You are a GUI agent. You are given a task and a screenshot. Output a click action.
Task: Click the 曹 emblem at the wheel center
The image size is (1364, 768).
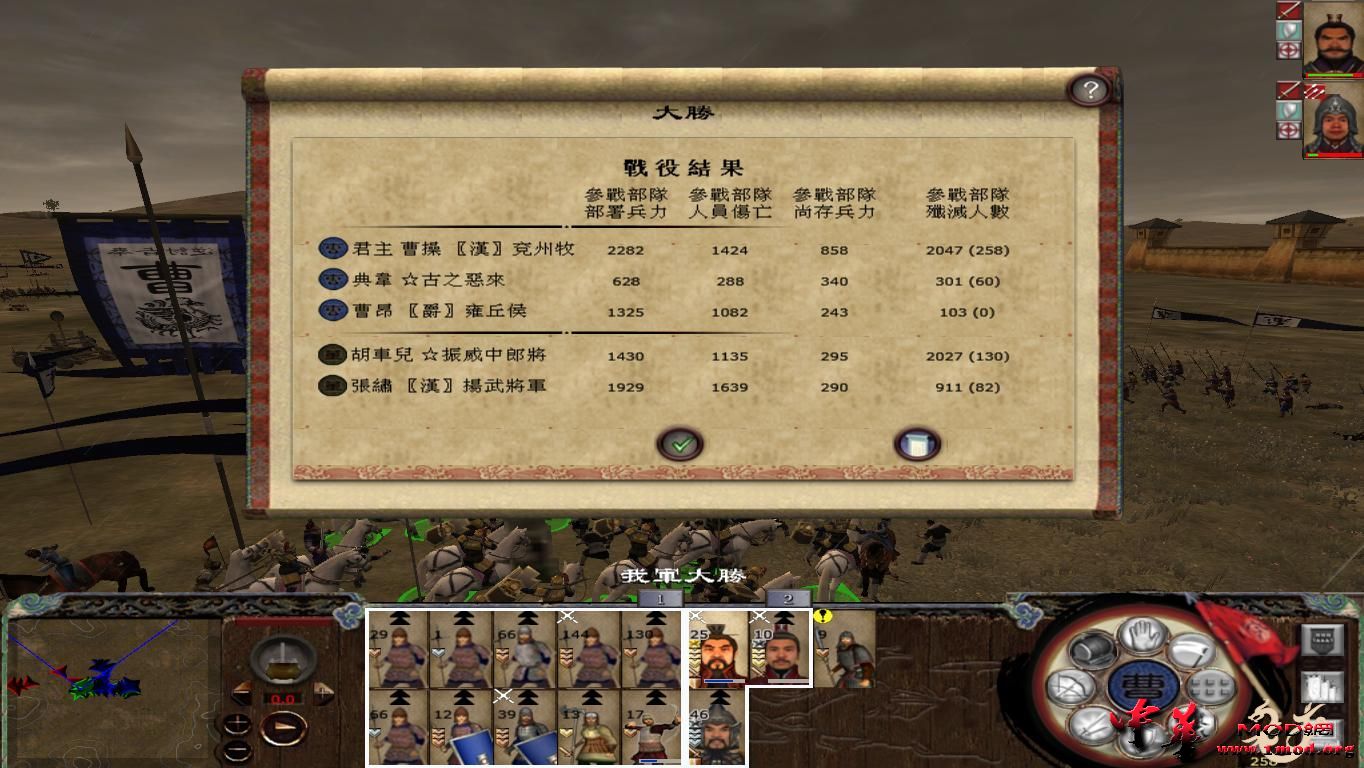[1145, 686]
